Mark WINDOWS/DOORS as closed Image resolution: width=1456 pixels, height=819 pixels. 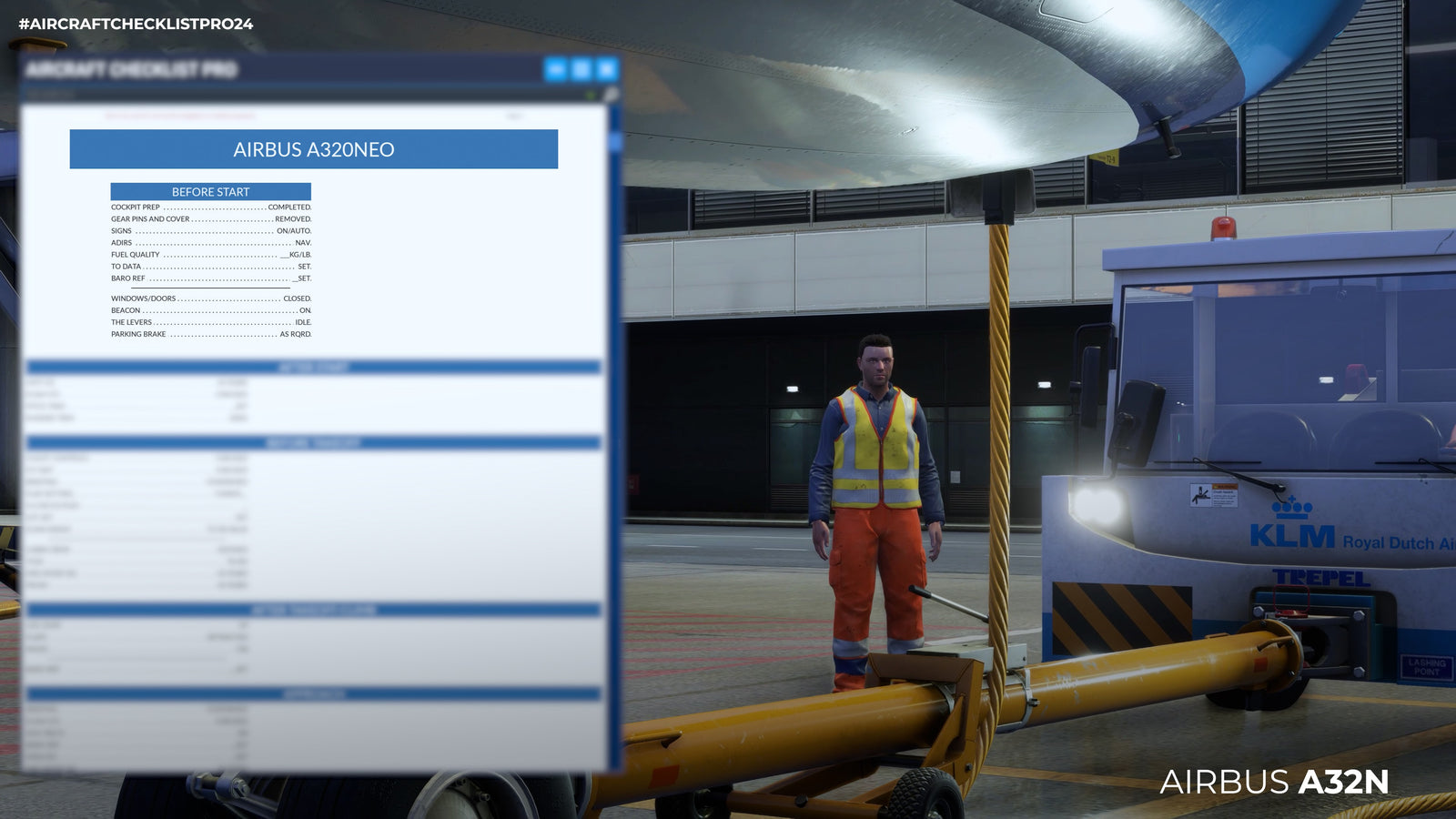[211, 299]
